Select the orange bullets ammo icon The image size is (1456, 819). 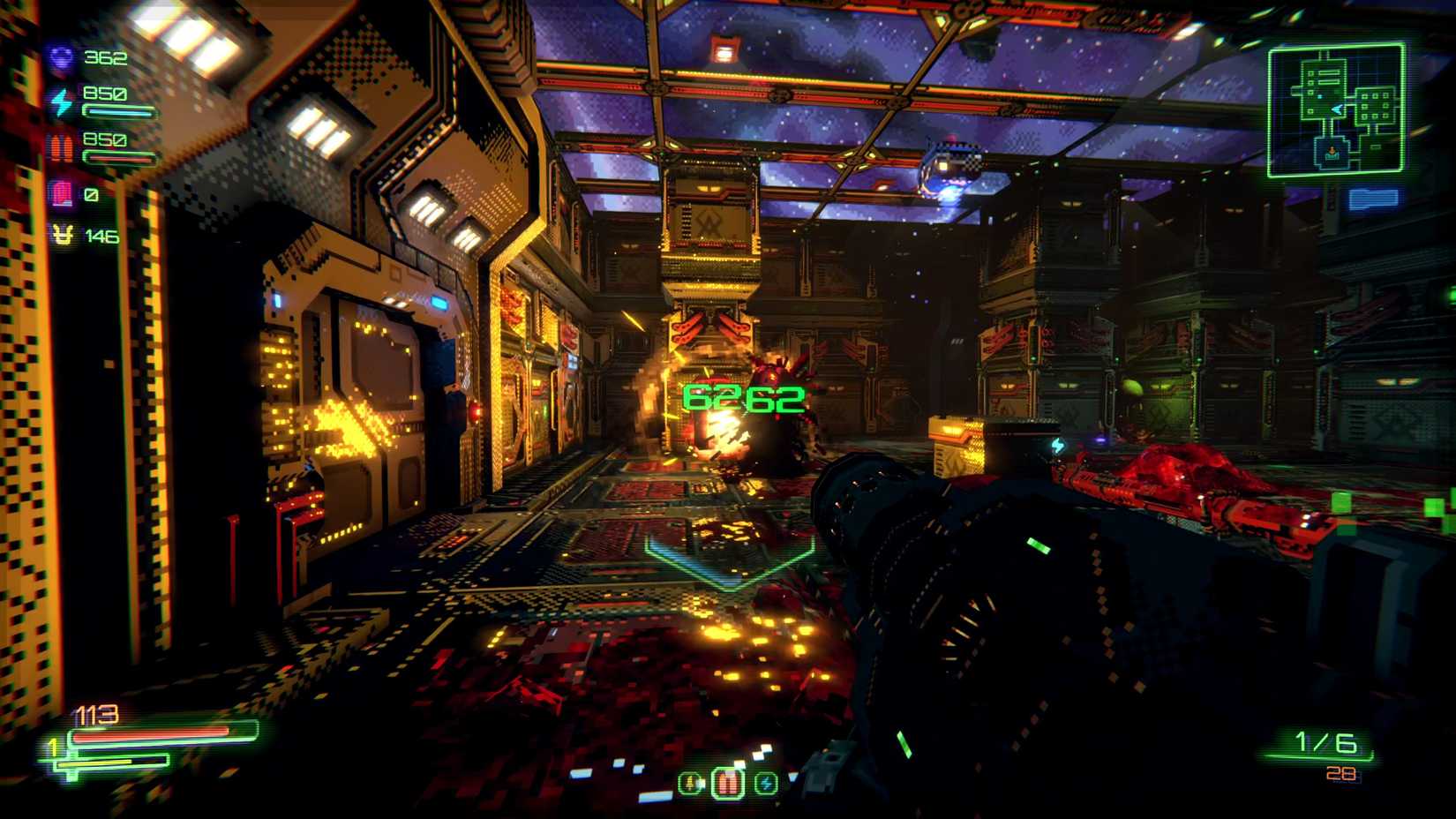pos(61,144)
